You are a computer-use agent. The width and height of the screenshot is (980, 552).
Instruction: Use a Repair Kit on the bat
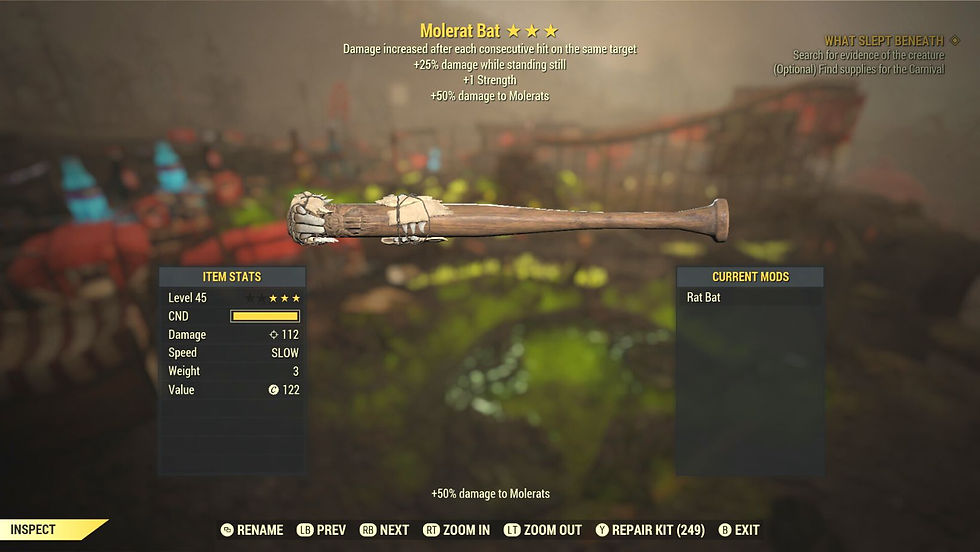pyautogui.click(x=652, y=530)
